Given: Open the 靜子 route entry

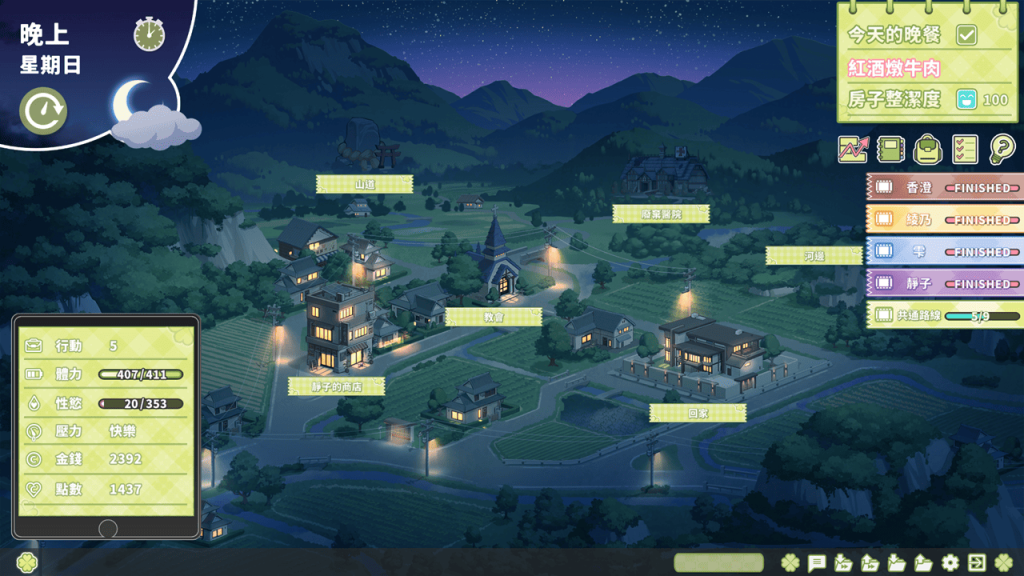Looking at the screenshot, I should [945, 284].
